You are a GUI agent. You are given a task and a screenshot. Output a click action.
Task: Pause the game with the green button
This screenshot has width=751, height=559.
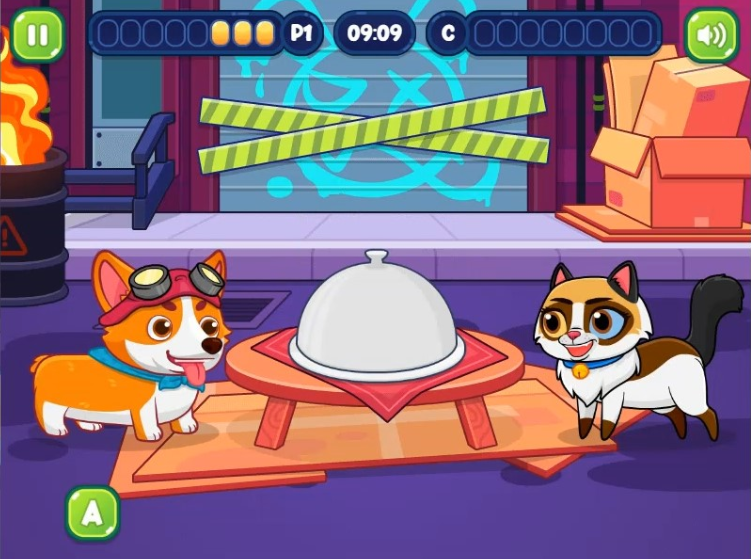(x=37, y=35)
